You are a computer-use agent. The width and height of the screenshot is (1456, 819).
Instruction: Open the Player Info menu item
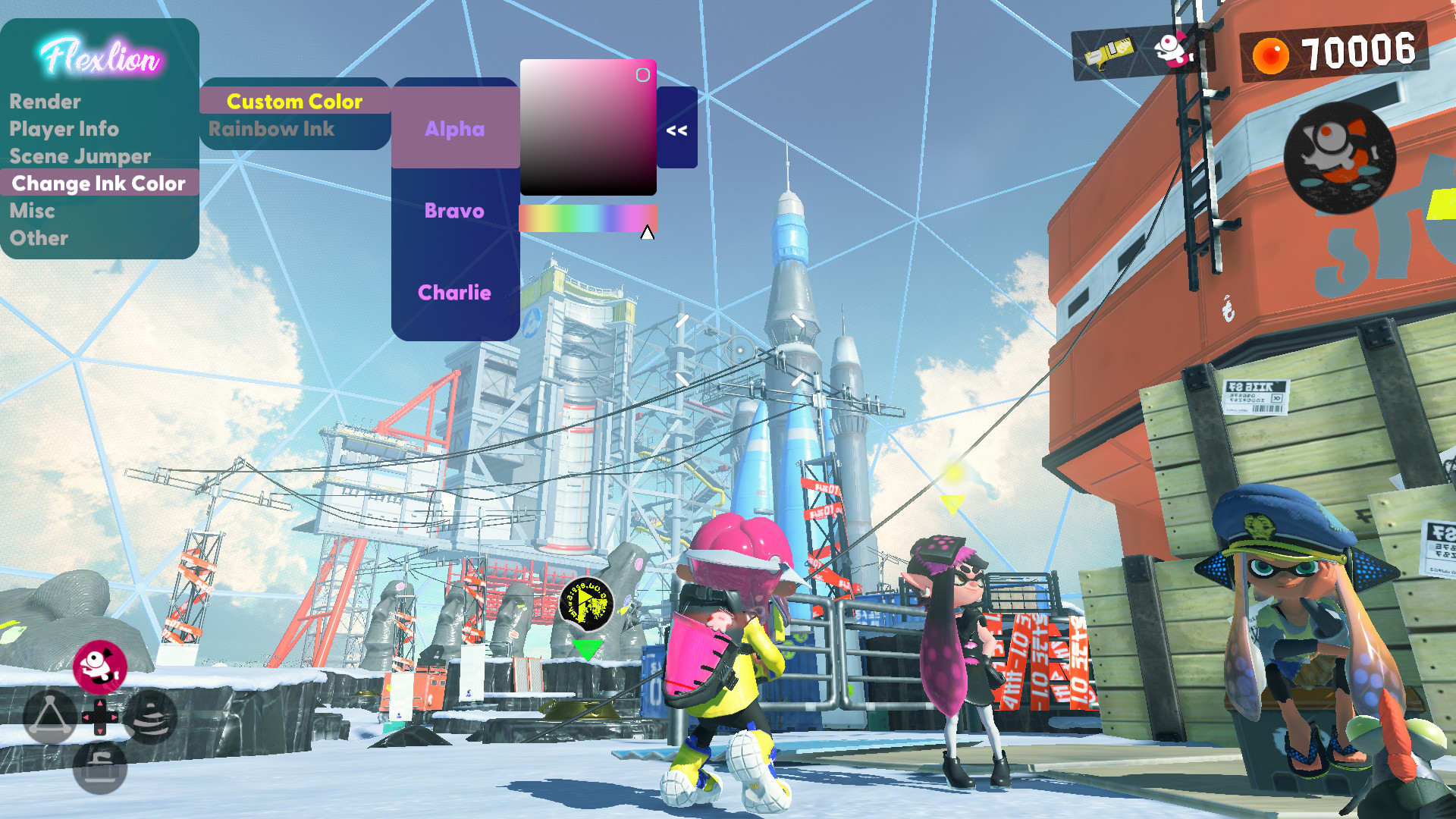(64, 129)
